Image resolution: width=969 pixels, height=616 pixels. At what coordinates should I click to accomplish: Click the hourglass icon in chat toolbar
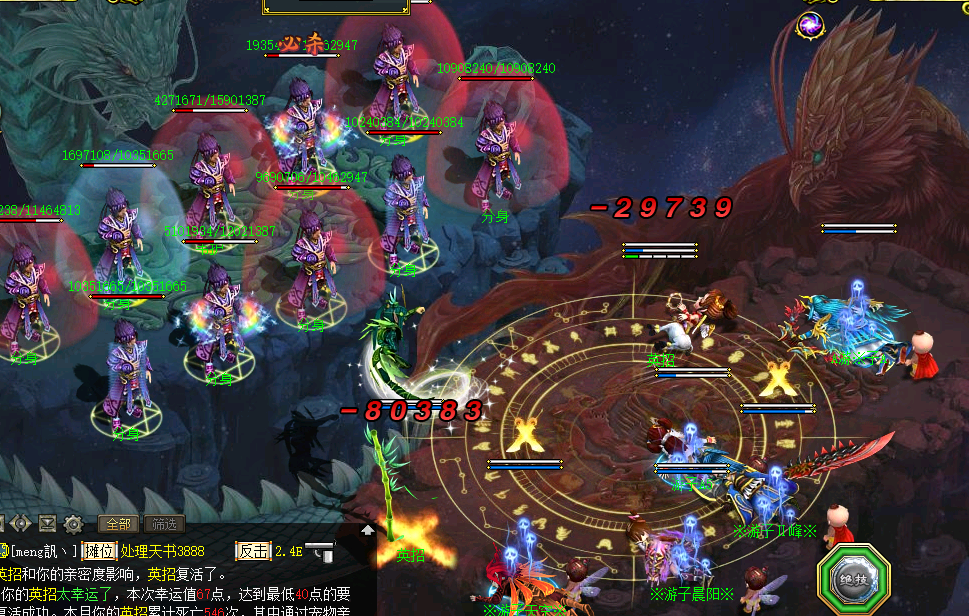pyautogui.click(x=47, y=523)
